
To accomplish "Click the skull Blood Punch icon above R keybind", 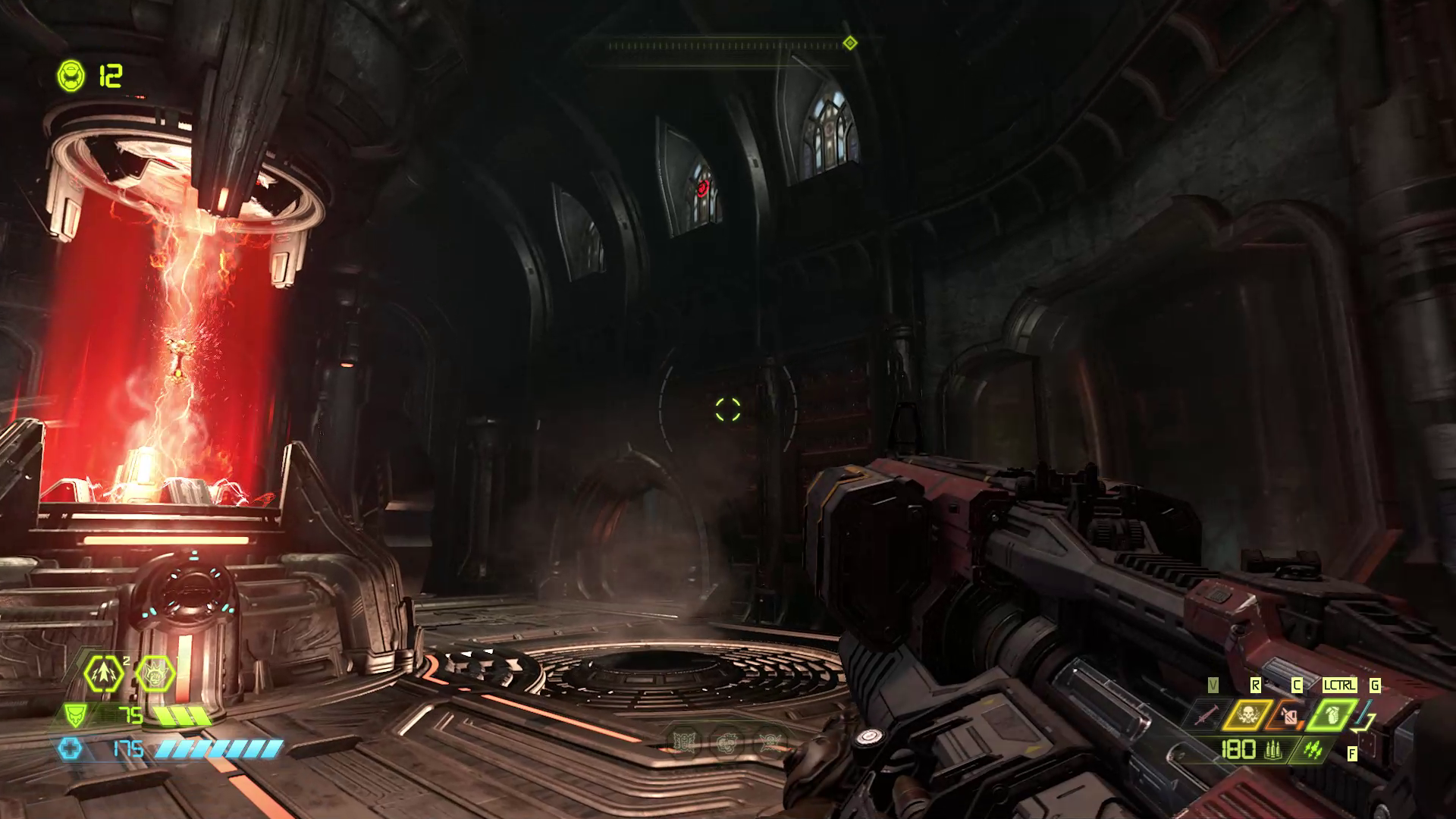I will pyautogui.click(x=1249, y=715).
